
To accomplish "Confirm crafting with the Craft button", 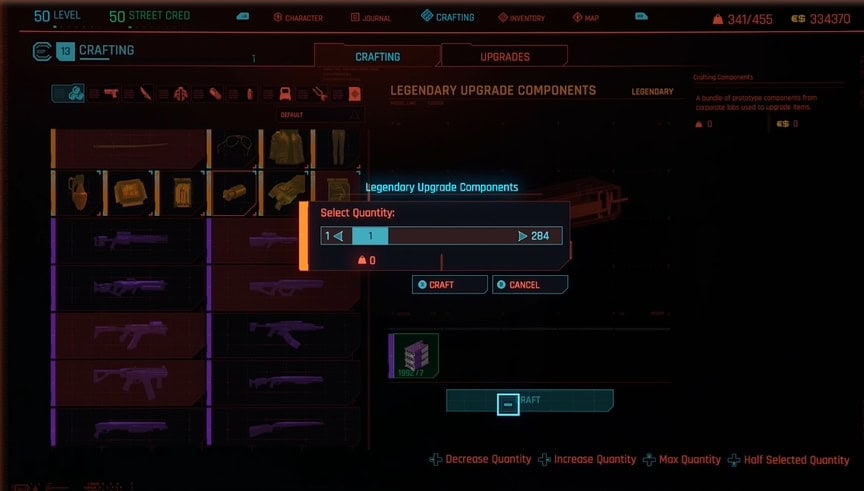I will (449, 285).
